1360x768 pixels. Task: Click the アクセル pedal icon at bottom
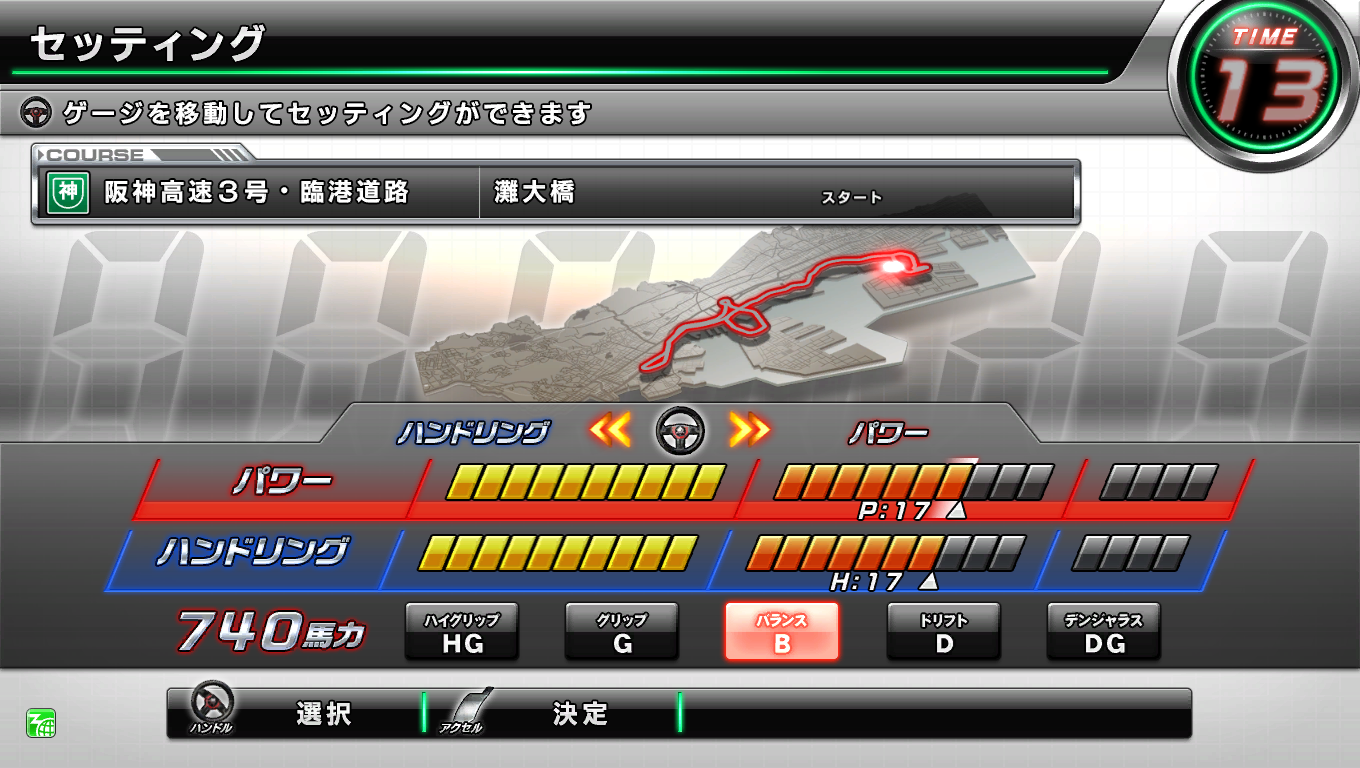coord(463,710)
